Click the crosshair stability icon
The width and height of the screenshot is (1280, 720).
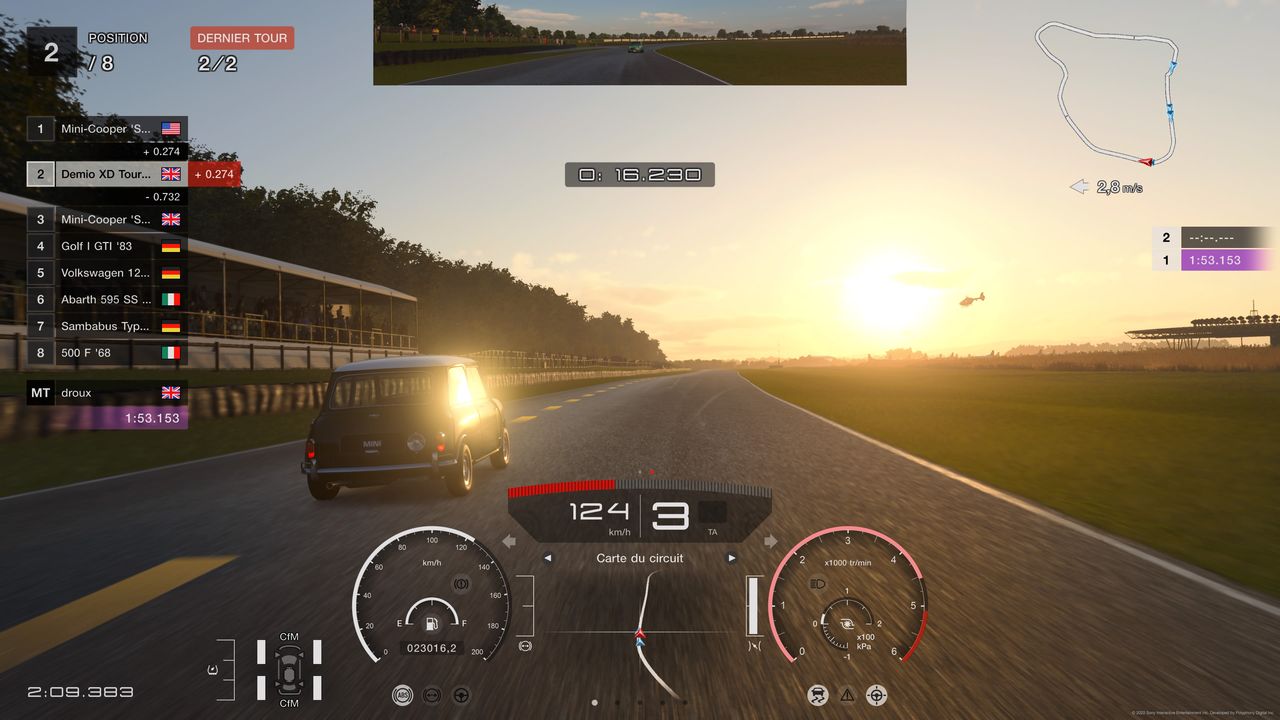(x=877, y=695)
